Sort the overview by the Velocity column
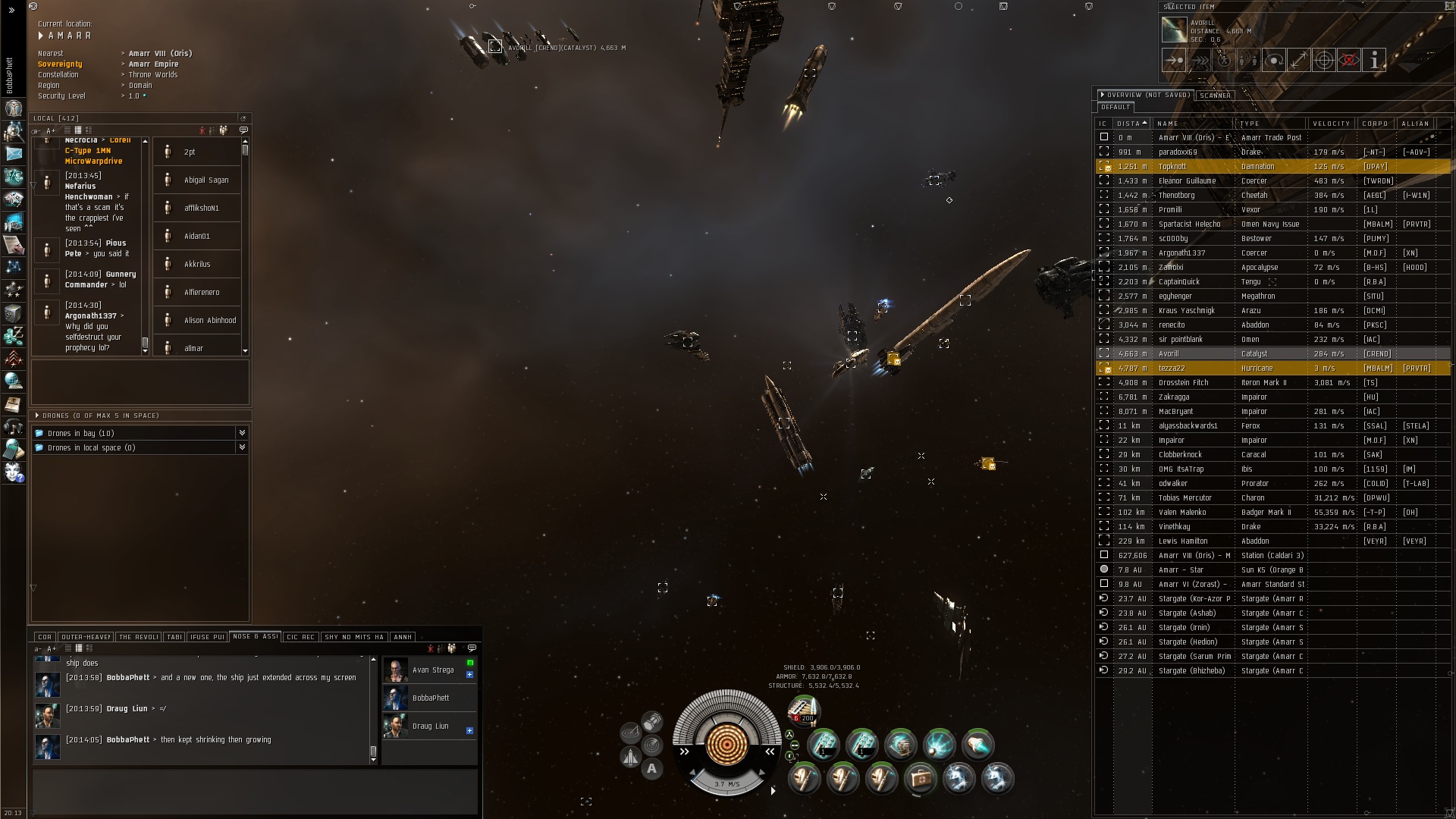The width and height of the screenshot is (1456, 819). coord(1331,124)
